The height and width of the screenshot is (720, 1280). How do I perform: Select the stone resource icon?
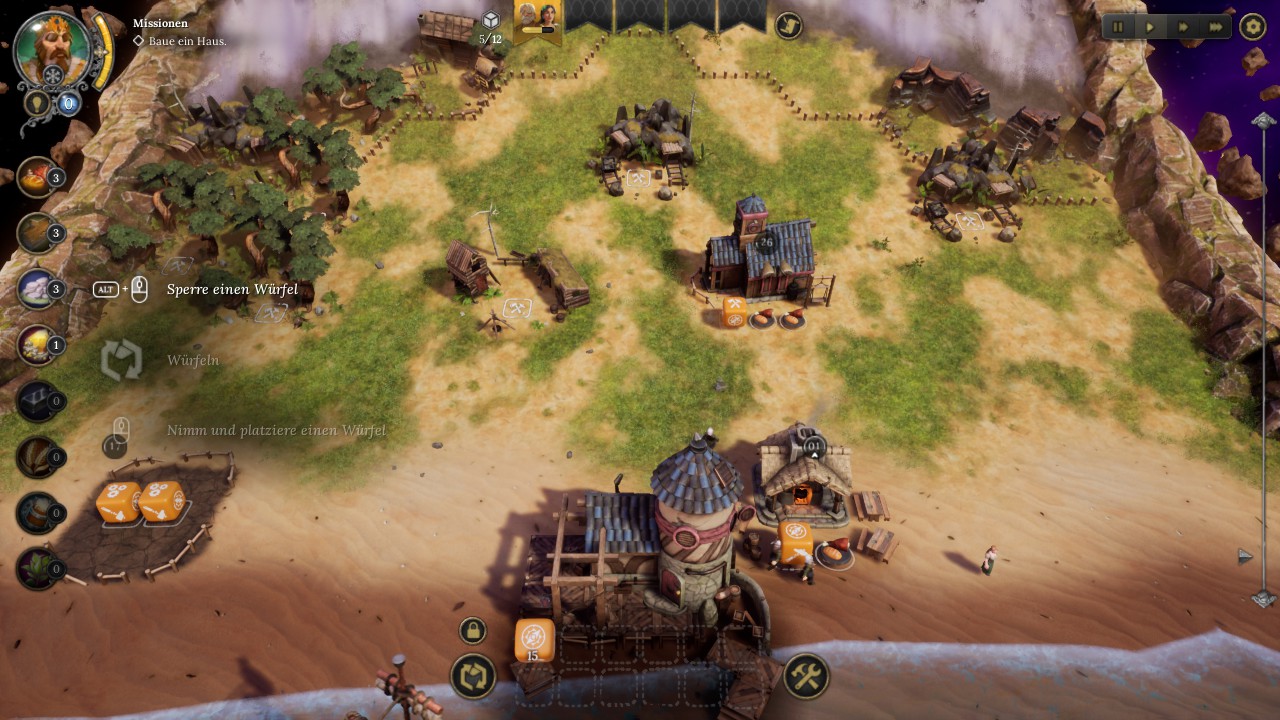click(37, 289)
